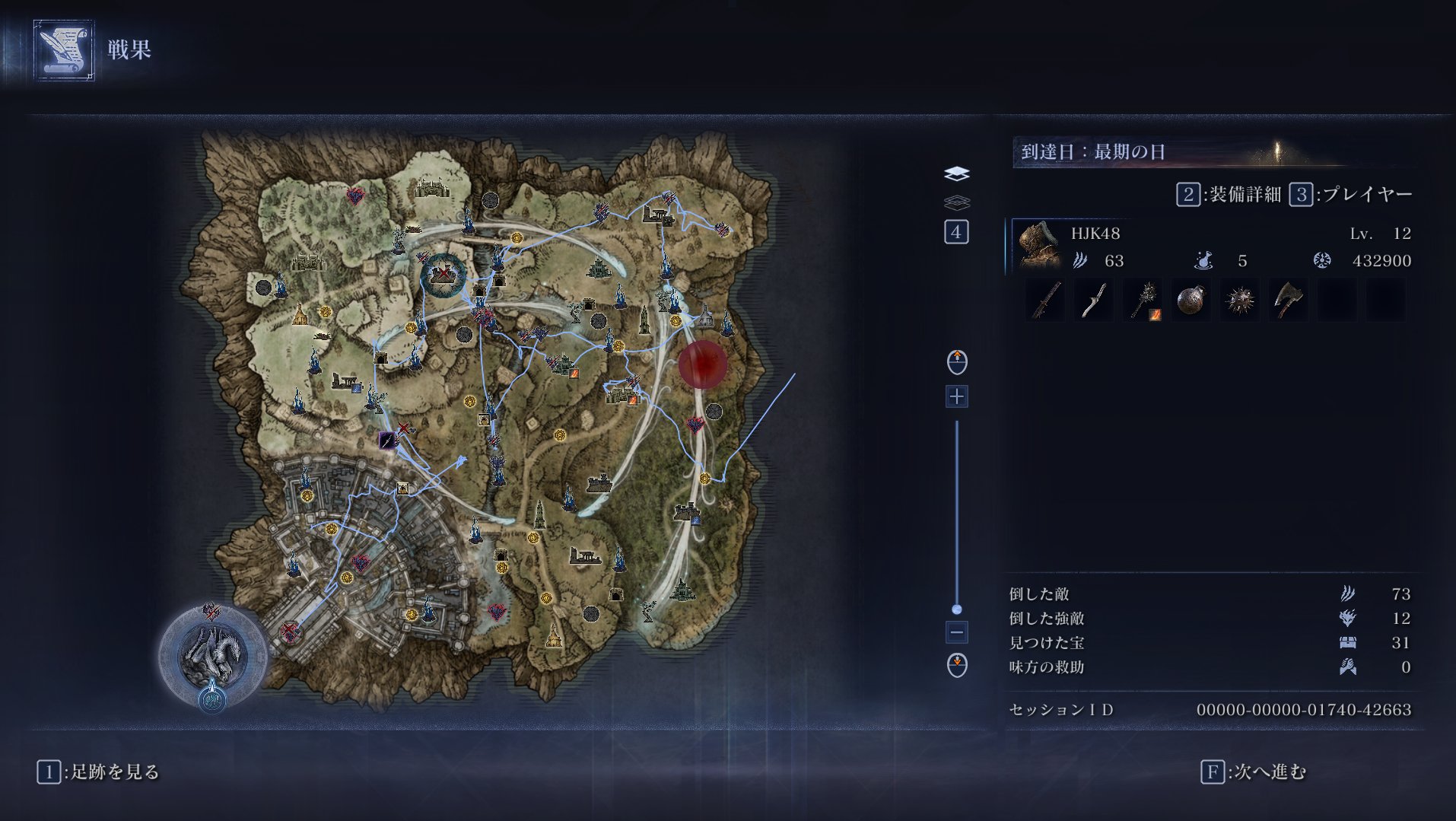Select the spiked mace weapon slot
1456x821 pixels.
coord(1142,301)
